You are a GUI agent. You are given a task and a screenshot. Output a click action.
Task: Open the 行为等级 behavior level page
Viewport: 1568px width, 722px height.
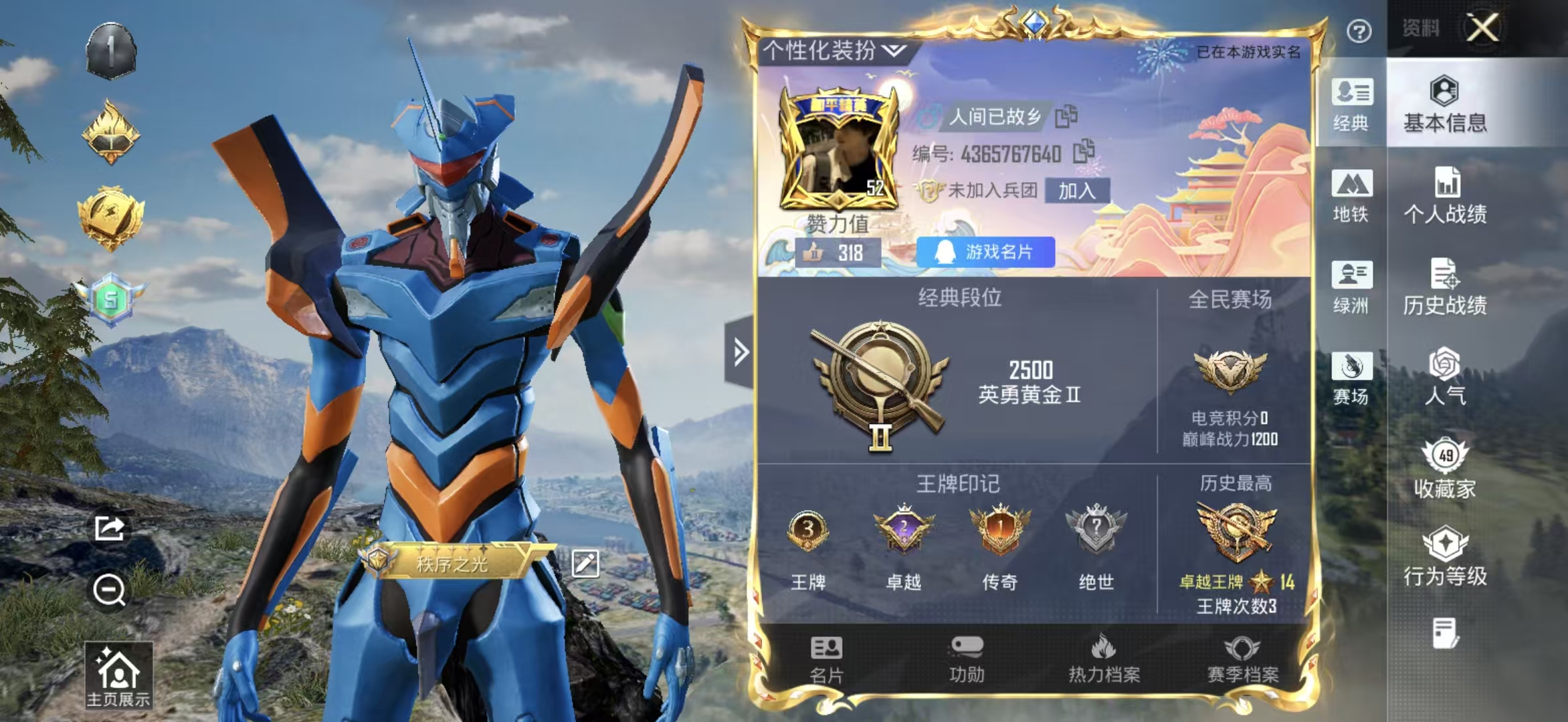[x=1445, y=558]
